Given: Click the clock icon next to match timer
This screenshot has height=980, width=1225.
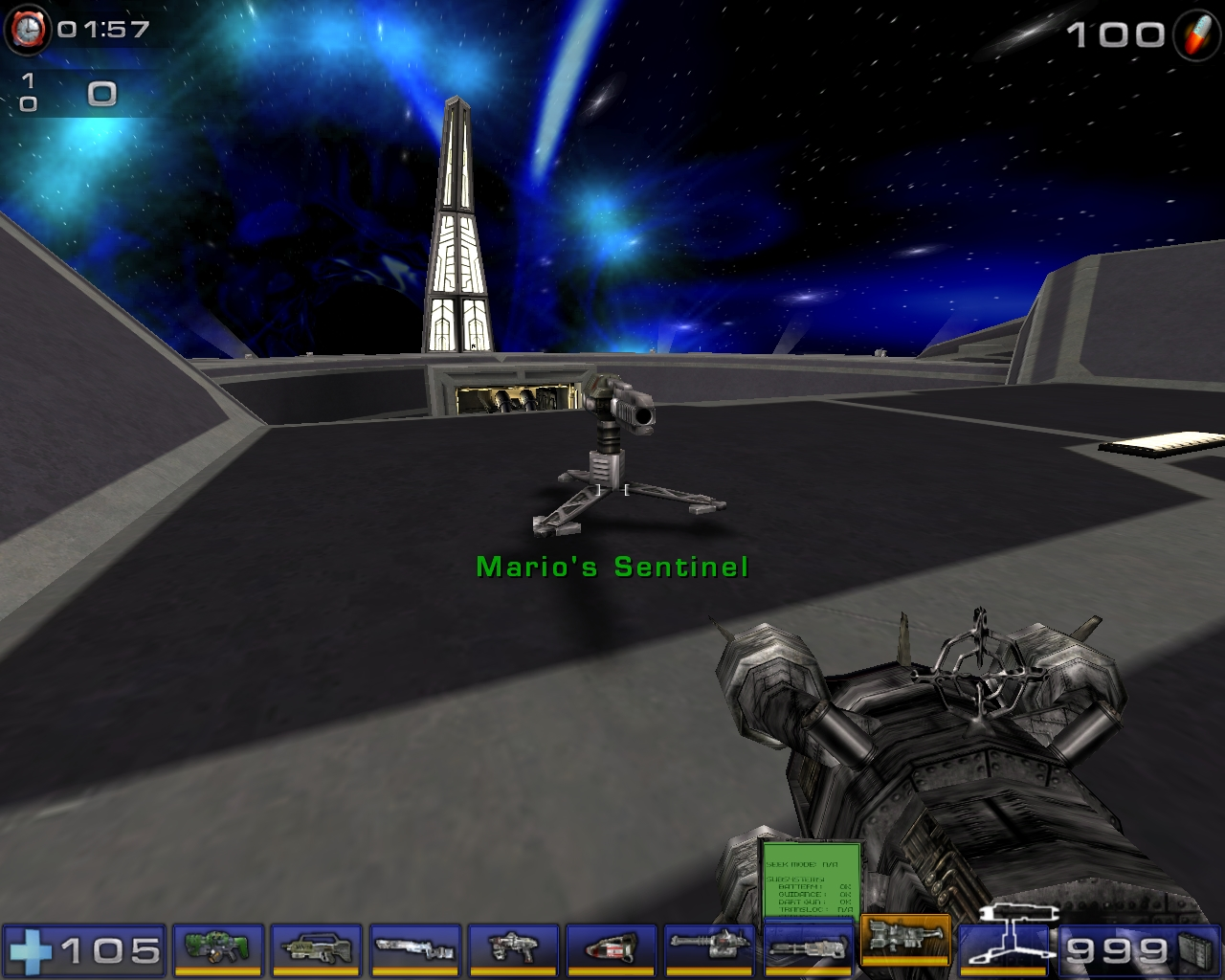Looking at the screenshot, I should (x=30, y=29).
